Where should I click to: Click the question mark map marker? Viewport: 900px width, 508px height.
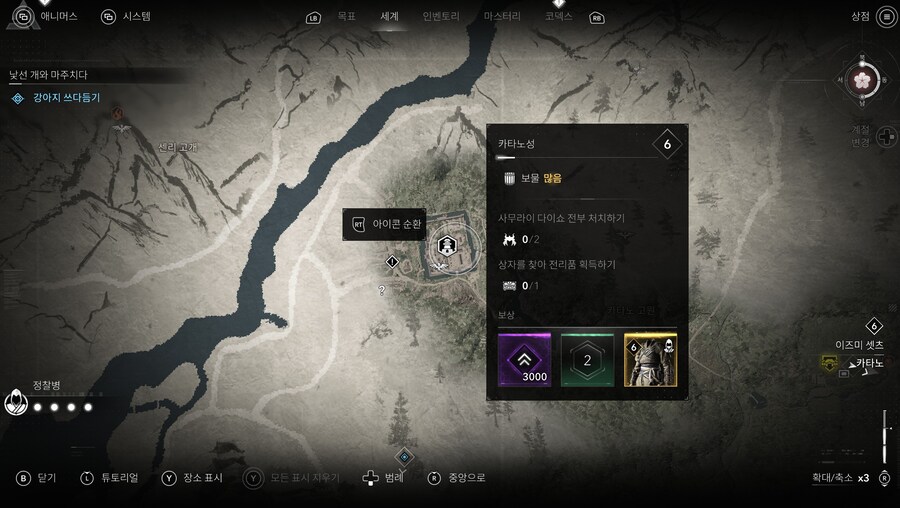click(x=381, y=291)
